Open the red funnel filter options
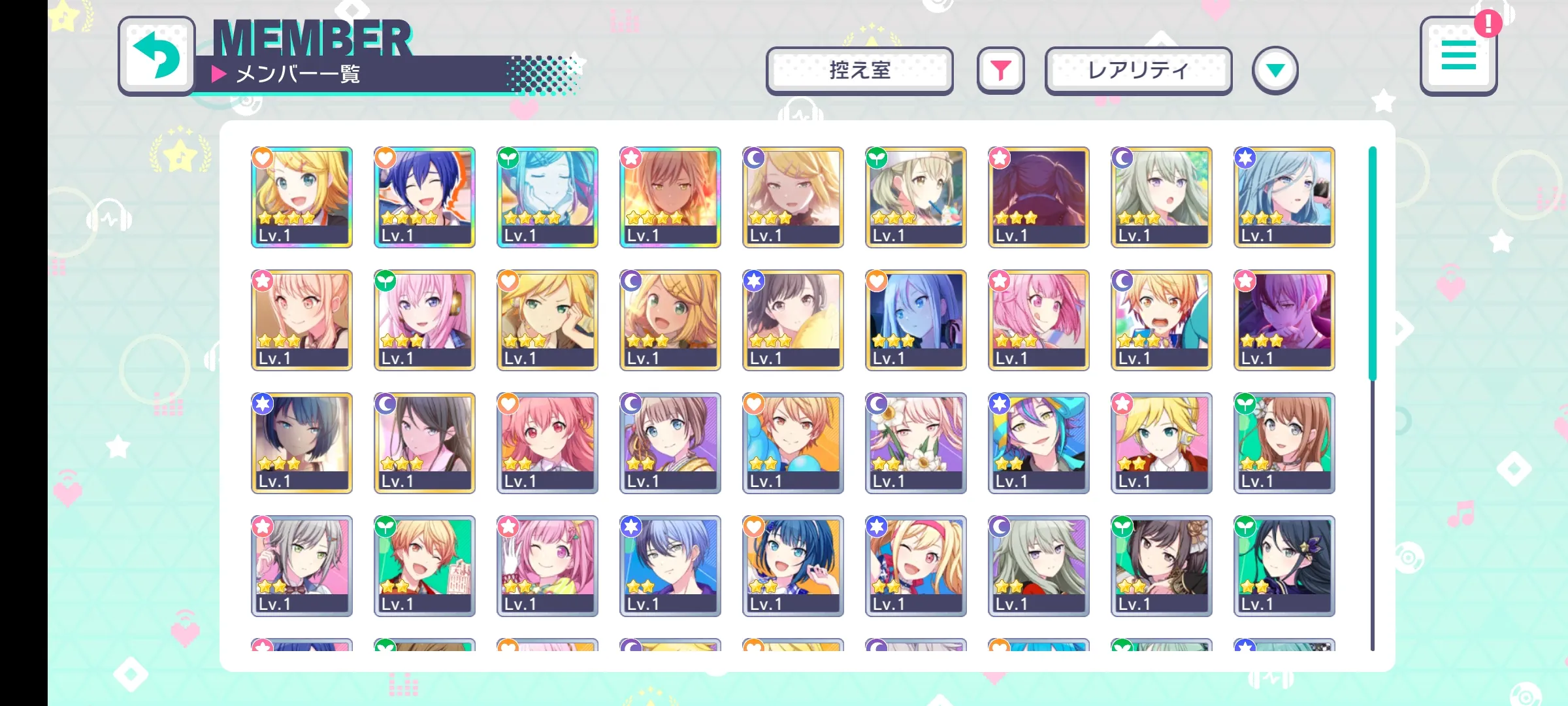The image size is (1568, 706). [1000, 71]
